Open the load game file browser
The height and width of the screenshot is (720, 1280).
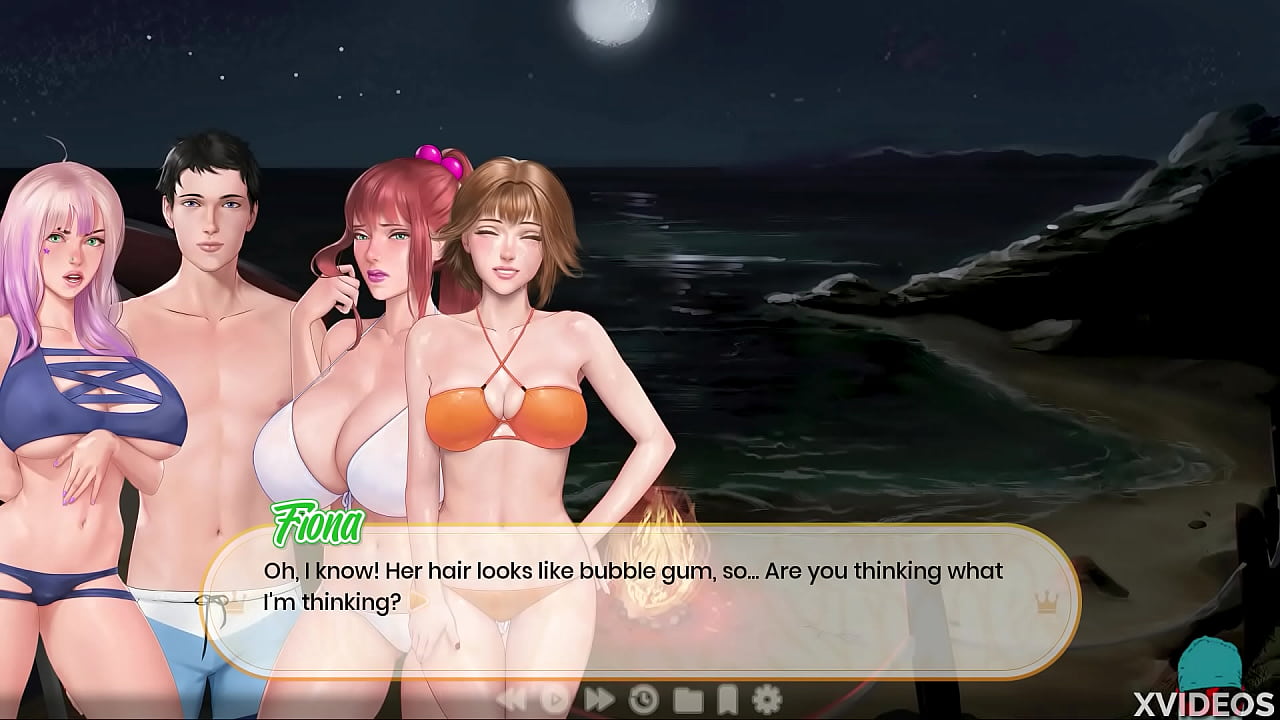686,699
